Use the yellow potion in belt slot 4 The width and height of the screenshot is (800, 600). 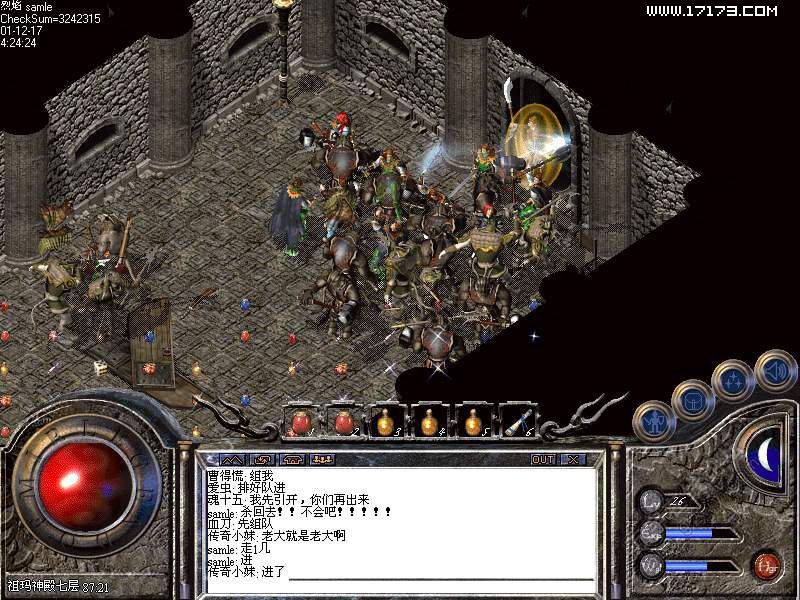[x=430, y=422]
